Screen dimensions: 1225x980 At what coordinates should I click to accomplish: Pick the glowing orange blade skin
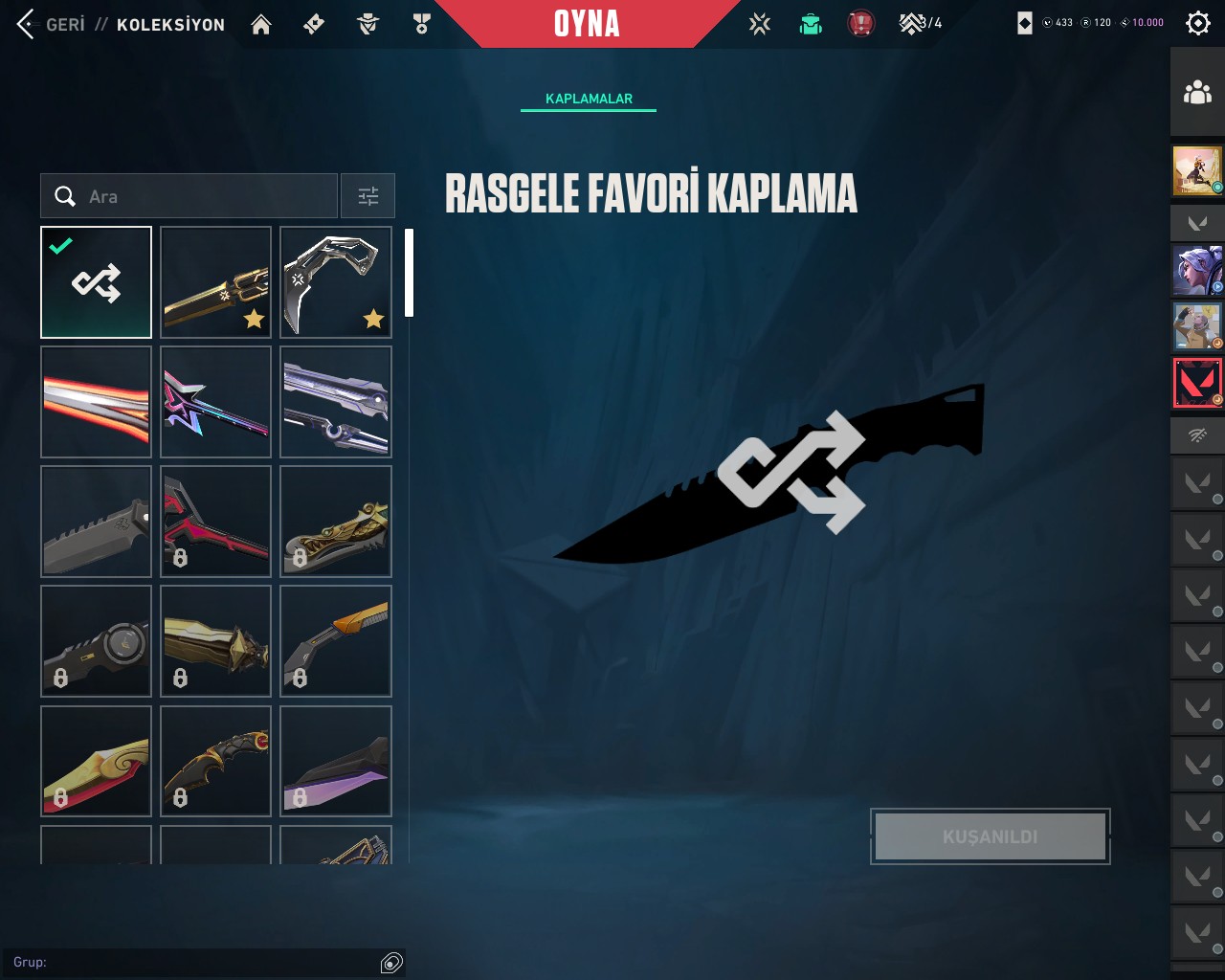coord(97,402)
